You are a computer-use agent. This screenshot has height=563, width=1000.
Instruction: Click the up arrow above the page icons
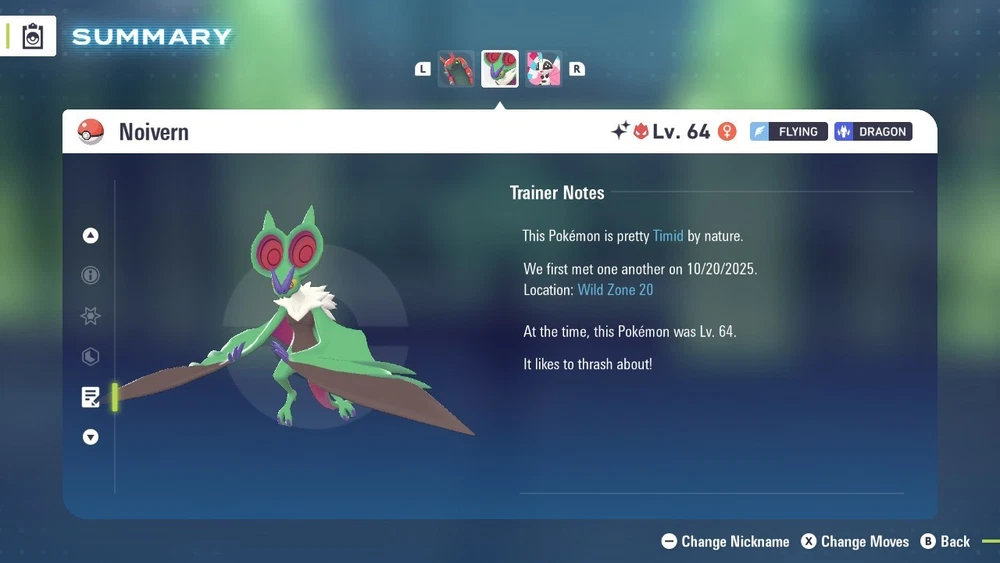(91, 236)
